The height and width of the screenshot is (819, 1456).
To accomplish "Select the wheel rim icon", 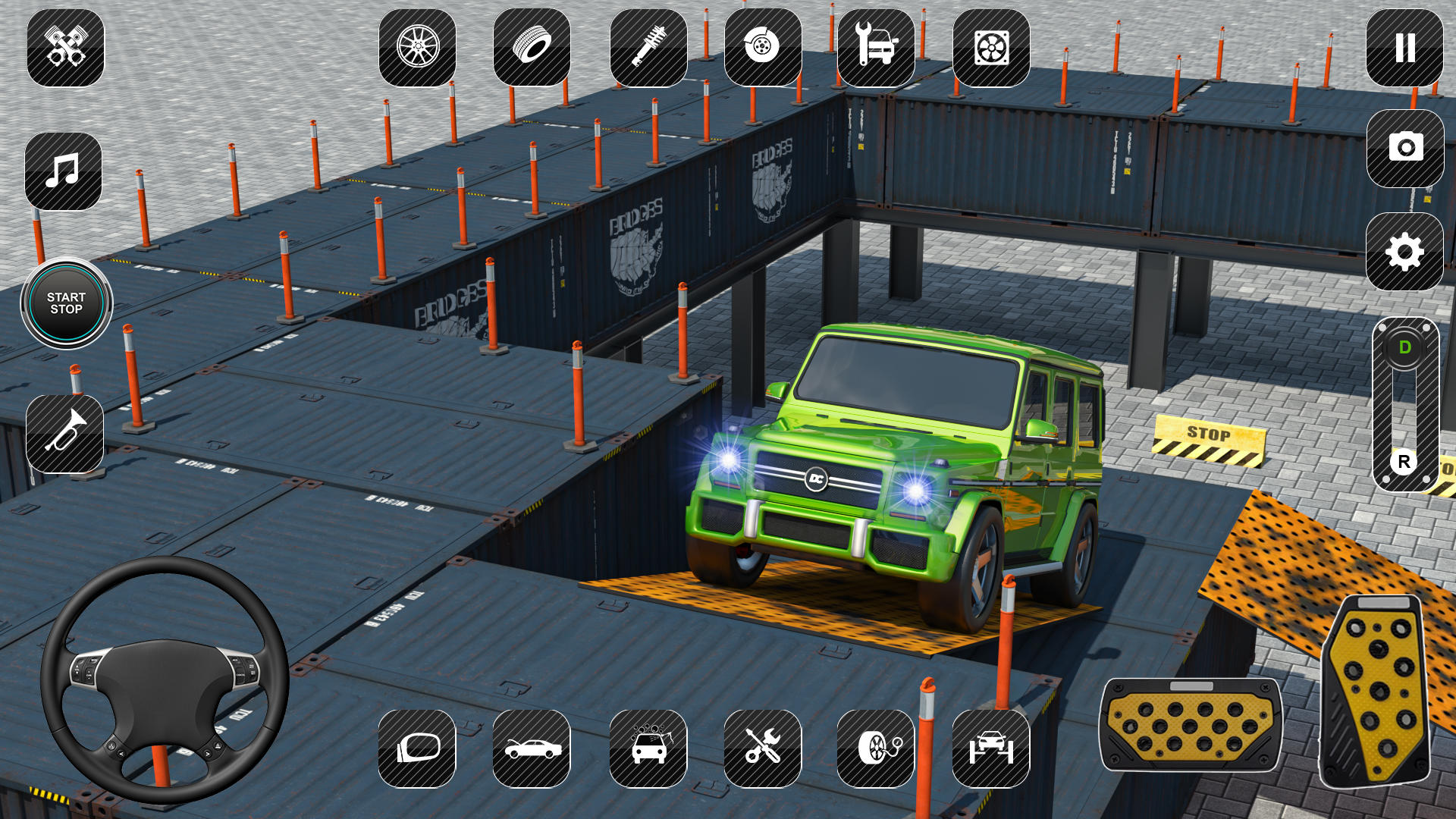I will click(418, 48).
